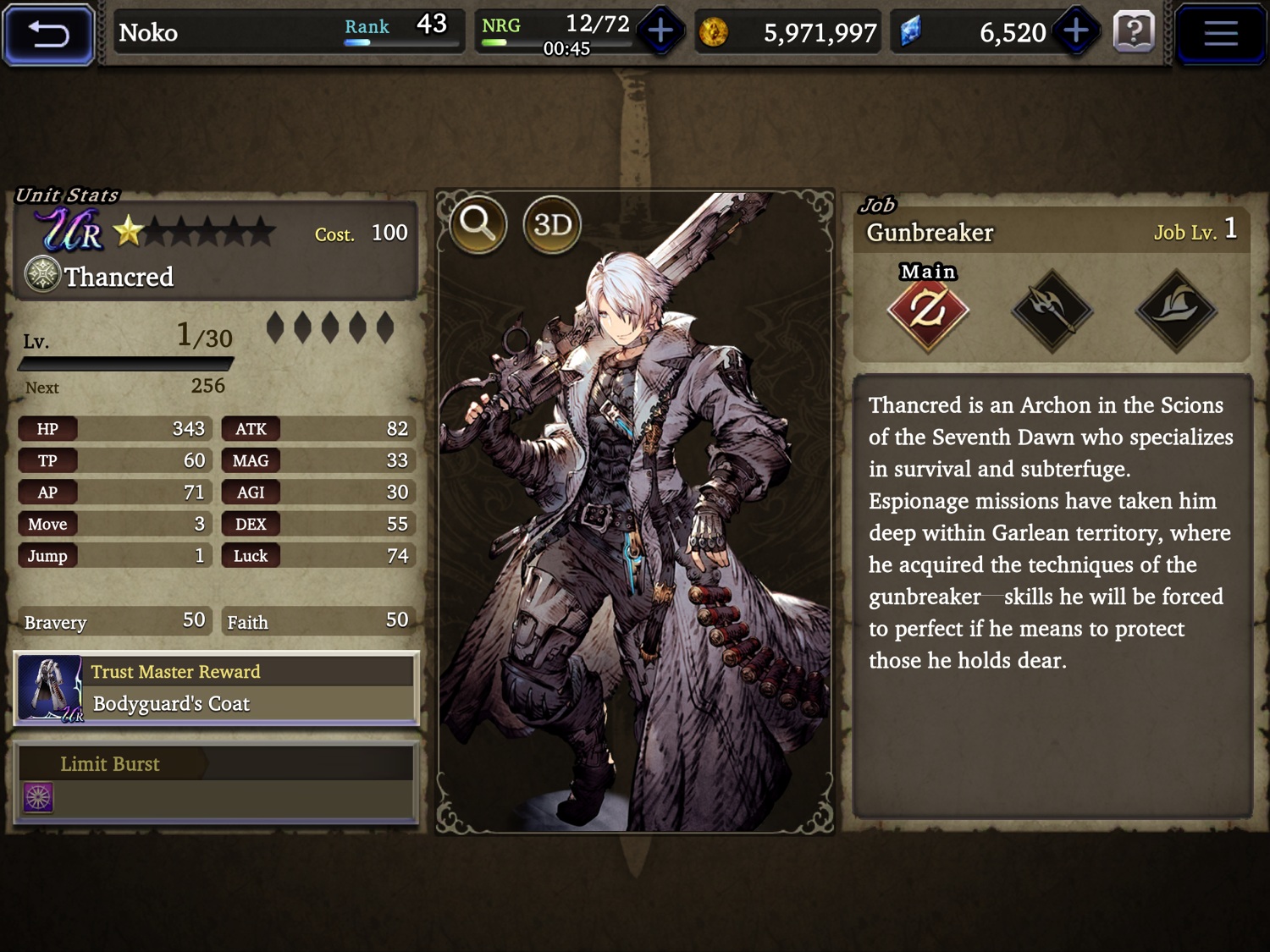View the 3D model of Thancred

[x=552, y=224]
